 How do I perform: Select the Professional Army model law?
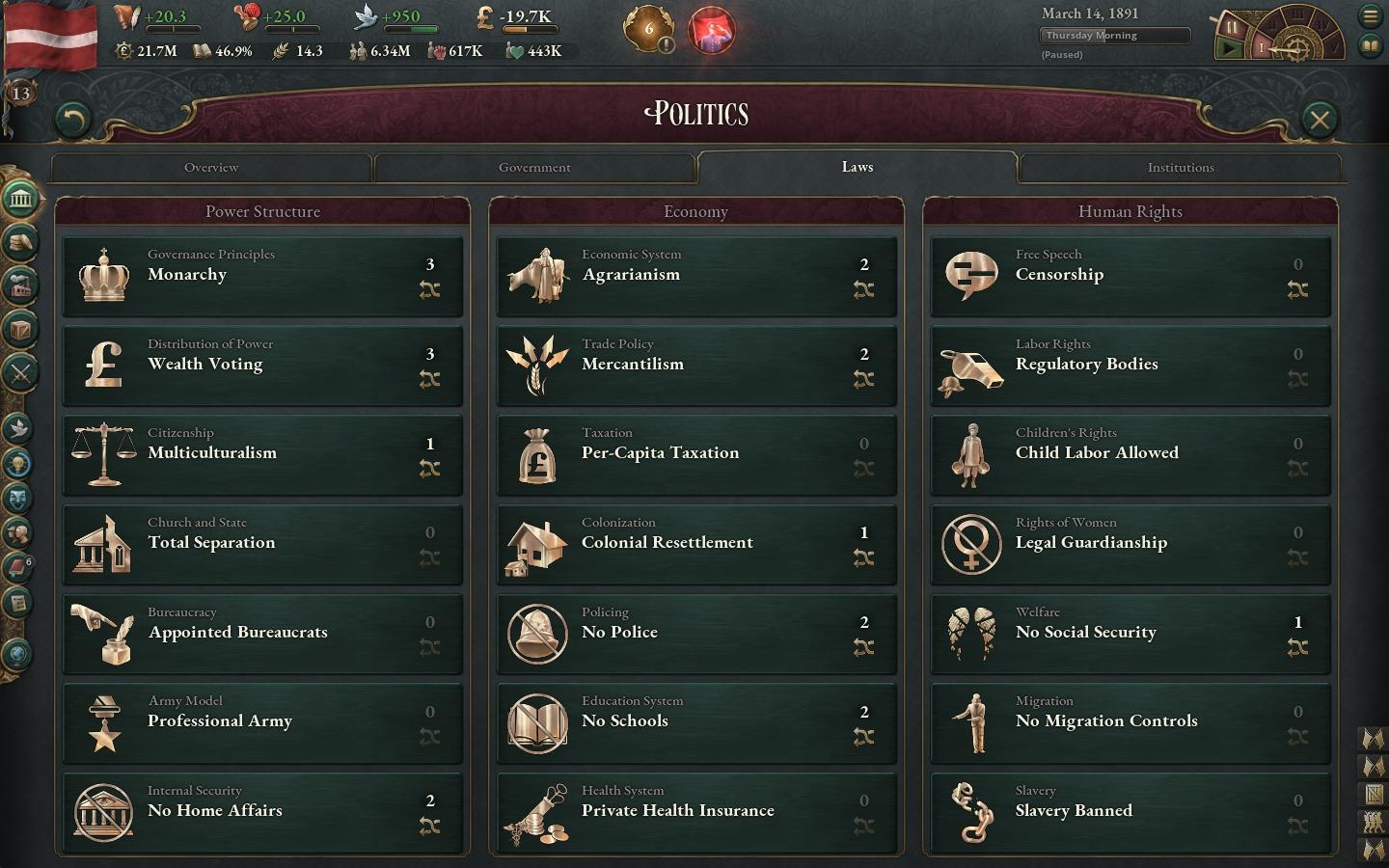tap(262, 722)
